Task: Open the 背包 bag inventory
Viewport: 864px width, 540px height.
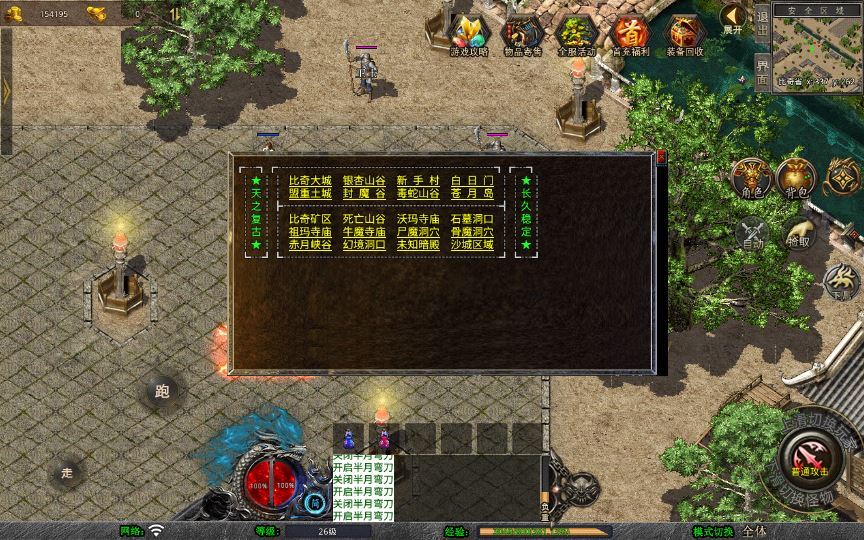Action: click(x=797, y=178)
